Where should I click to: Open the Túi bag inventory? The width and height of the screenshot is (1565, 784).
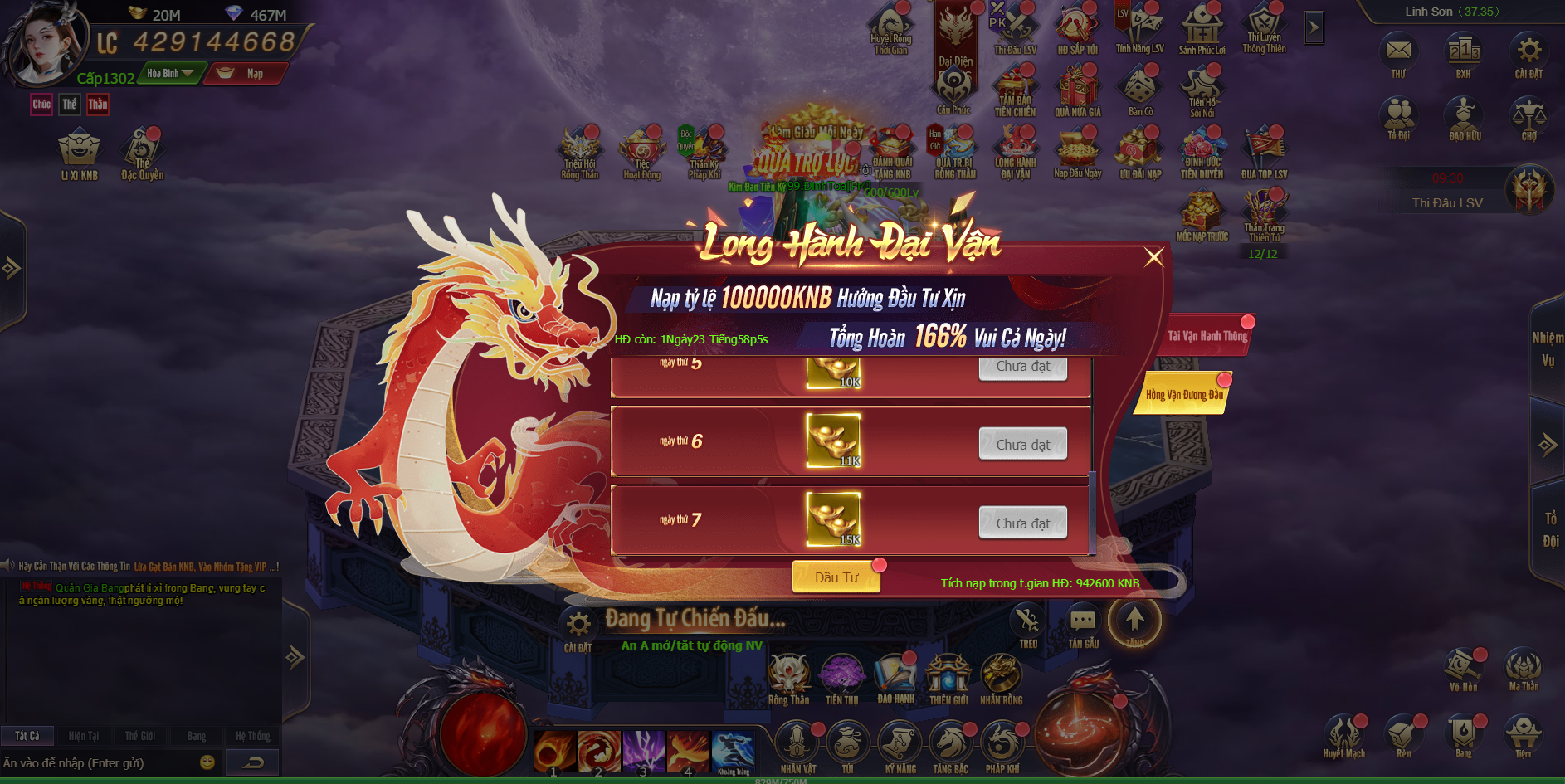click(847, 745)
